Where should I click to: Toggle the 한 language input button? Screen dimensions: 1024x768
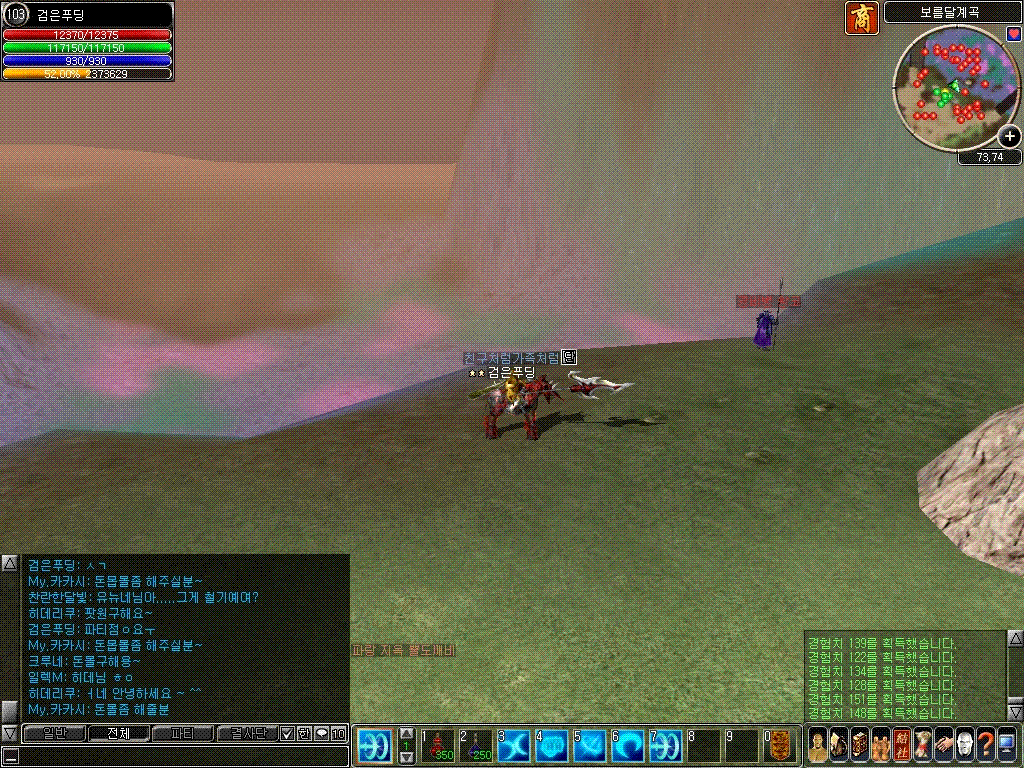(x=304, y=734)
